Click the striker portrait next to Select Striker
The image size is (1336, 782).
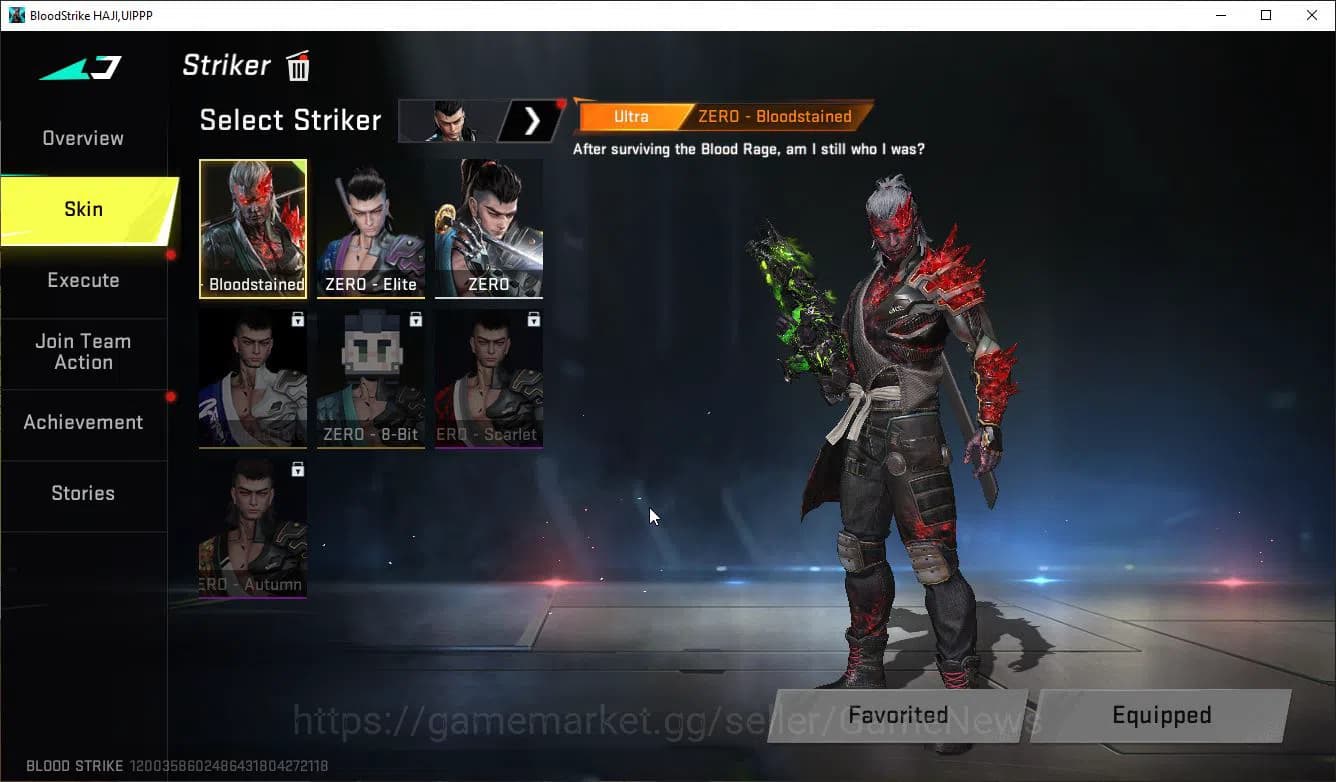tap(450, 120)
